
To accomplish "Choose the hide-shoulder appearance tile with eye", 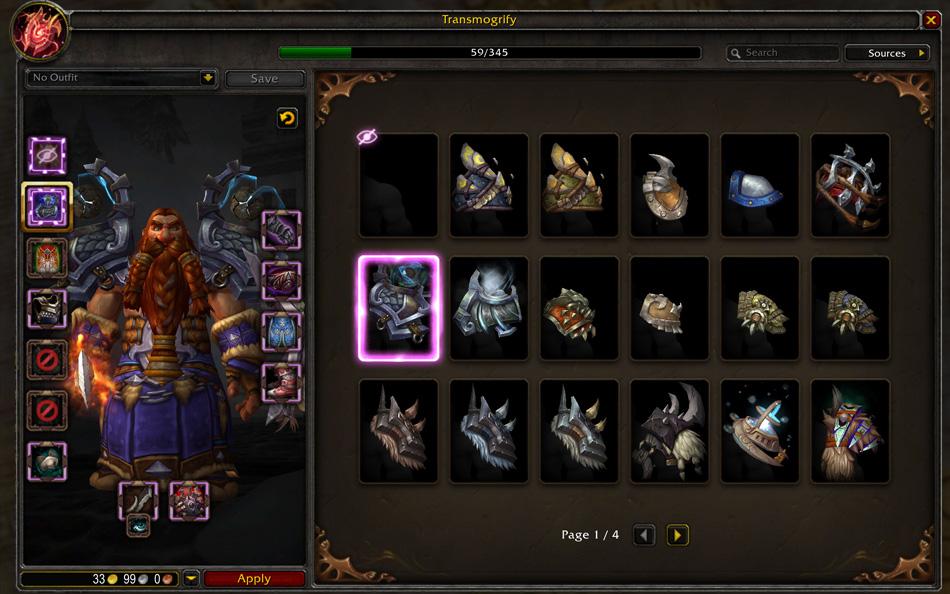I will [398, 185].
